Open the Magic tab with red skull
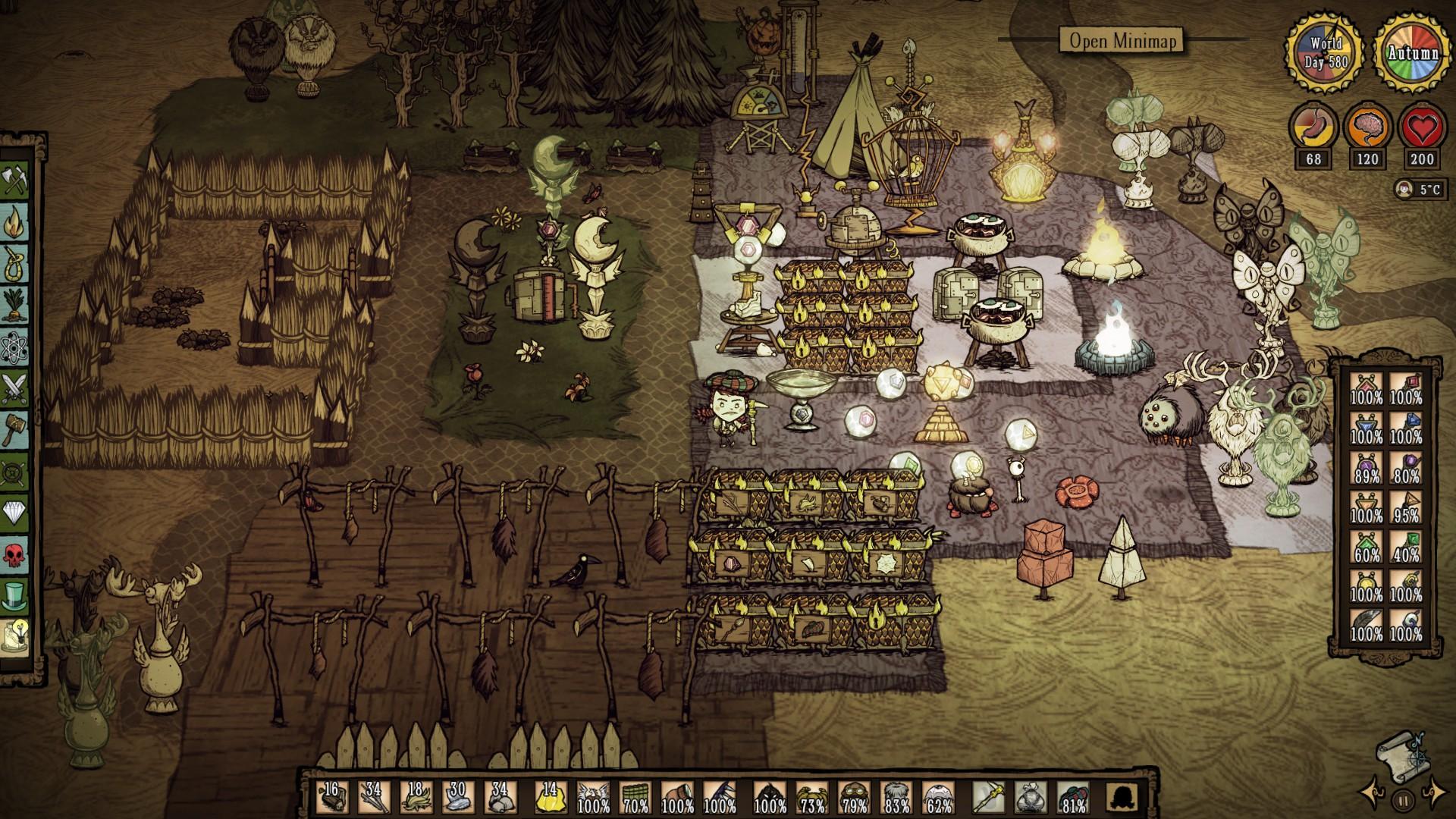 (17, 554)
